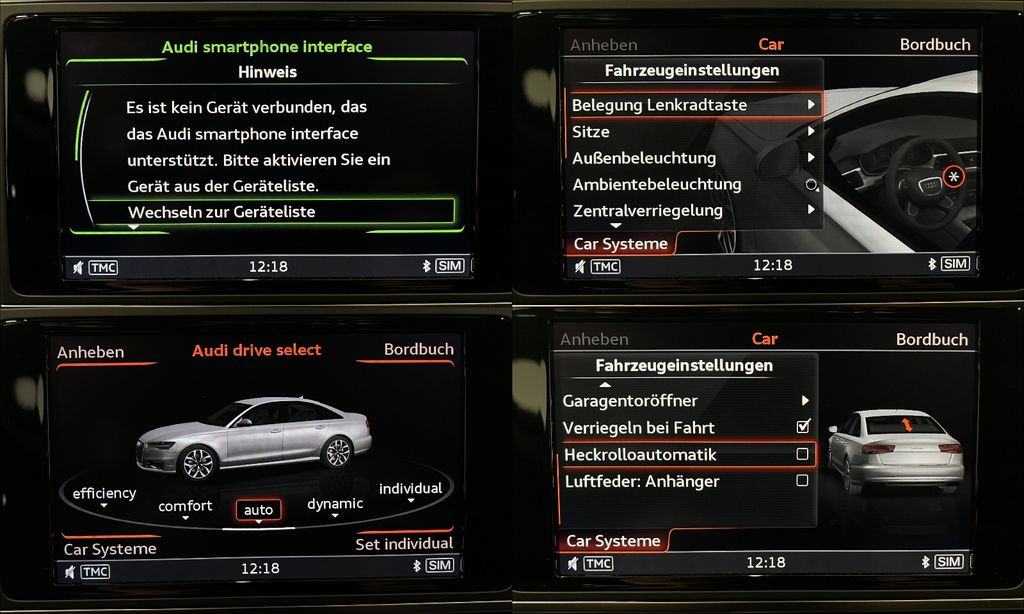Screen dimensions: 1024x614
Task: Enable Heckrolloautomatik checkbox
Action: (x=802, y=455)
